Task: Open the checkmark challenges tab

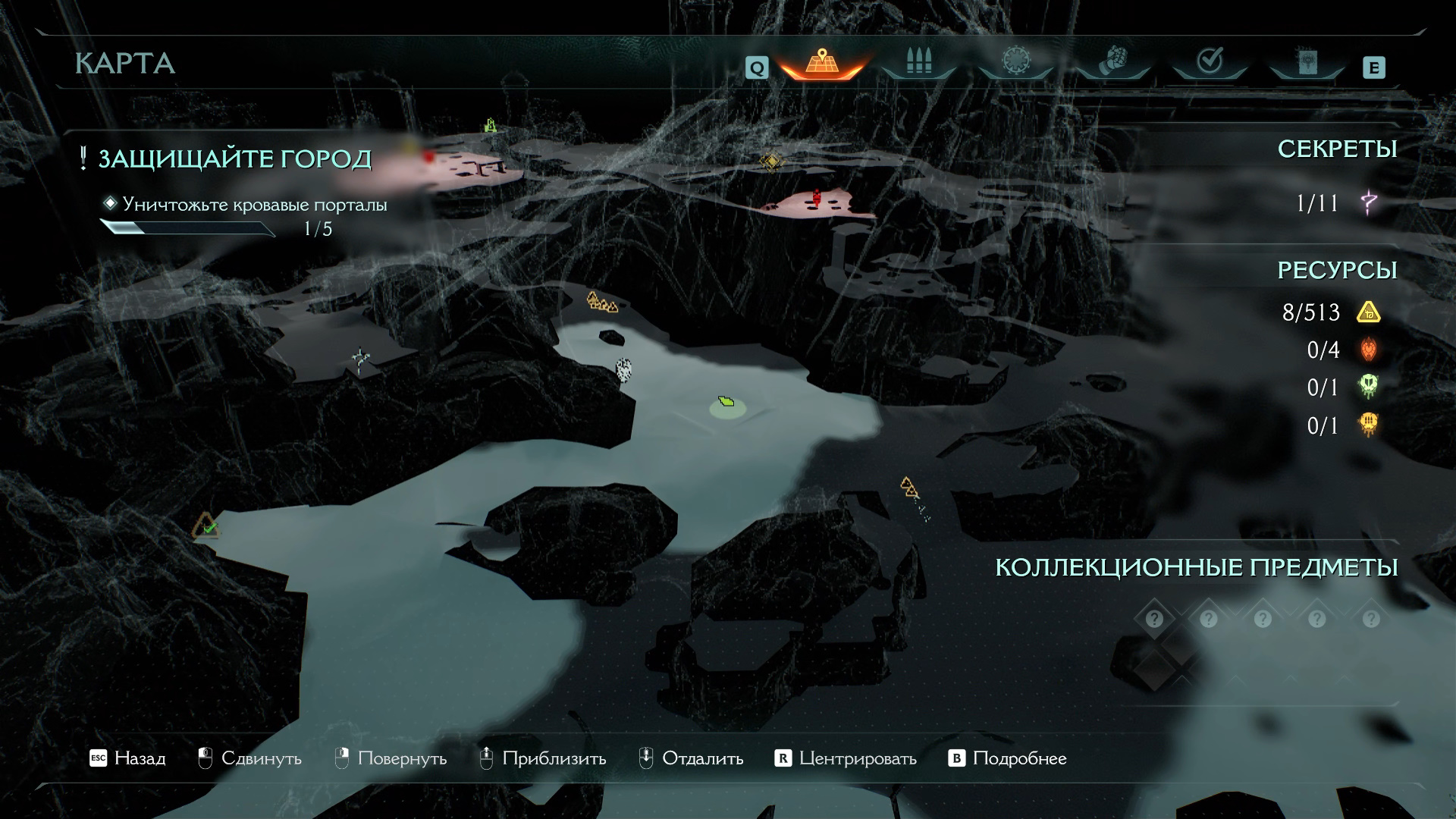Action: coord(1210,62)
